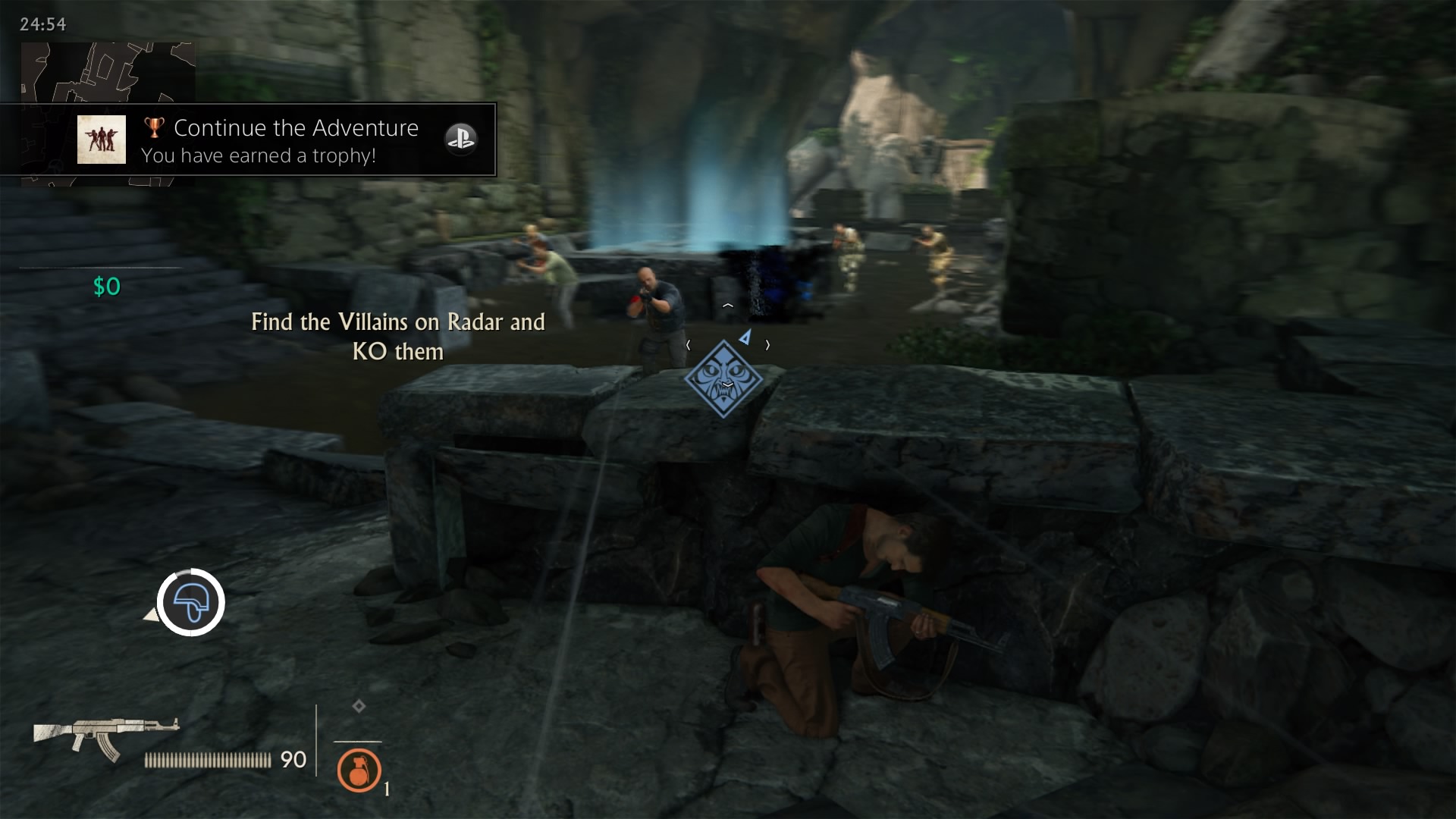
Task: Open the Continue the Adventure trophy notification
Action: 296,140
